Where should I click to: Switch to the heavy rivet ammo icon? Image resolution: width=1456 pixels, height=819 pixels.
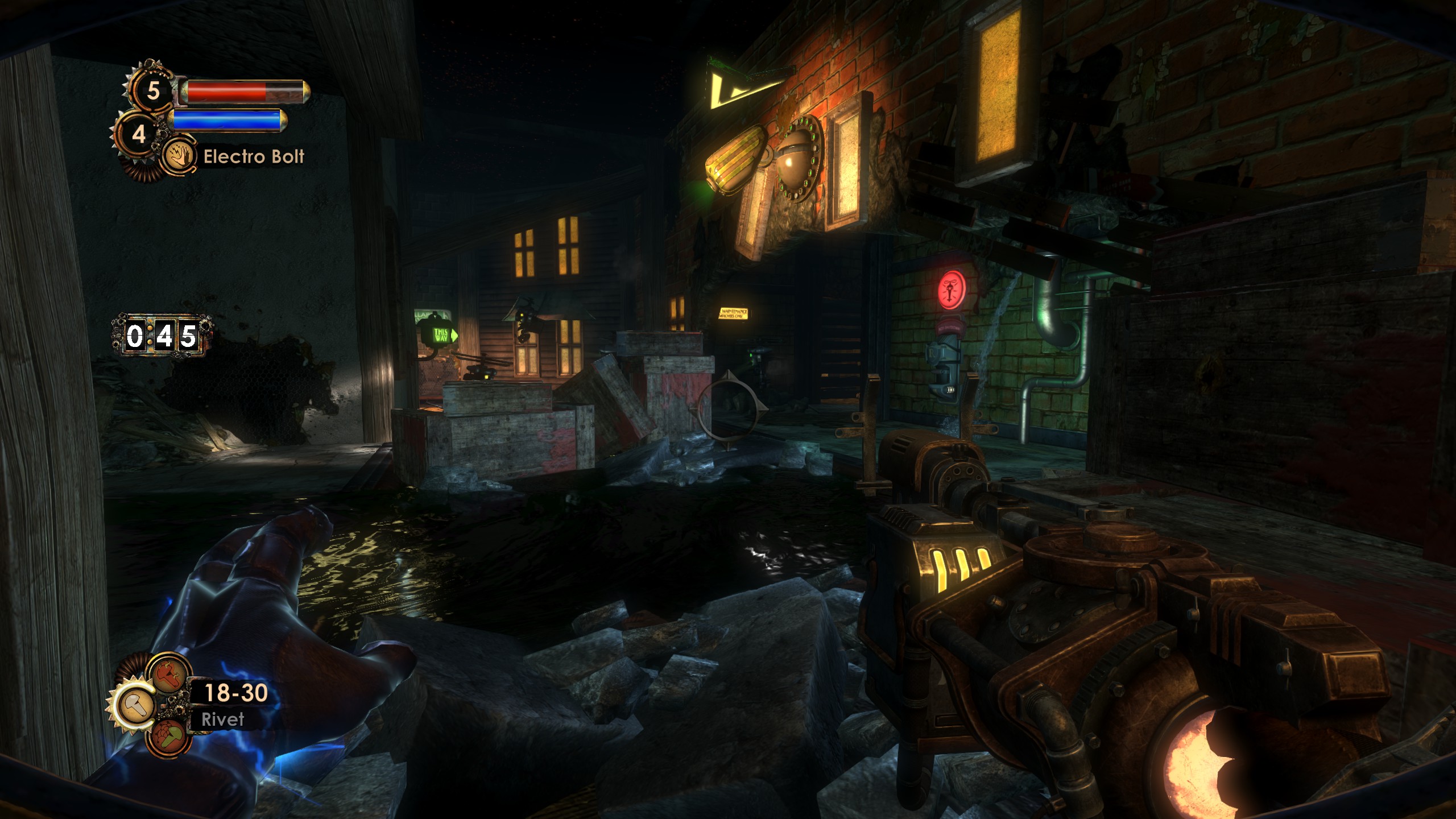(169, 675)
